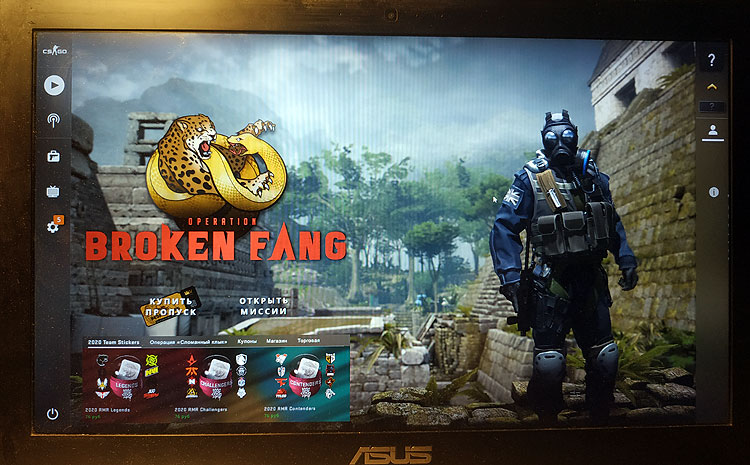The image size is (750, 465).
Task: Open the settings gear icon
Action: pos(53,227)
